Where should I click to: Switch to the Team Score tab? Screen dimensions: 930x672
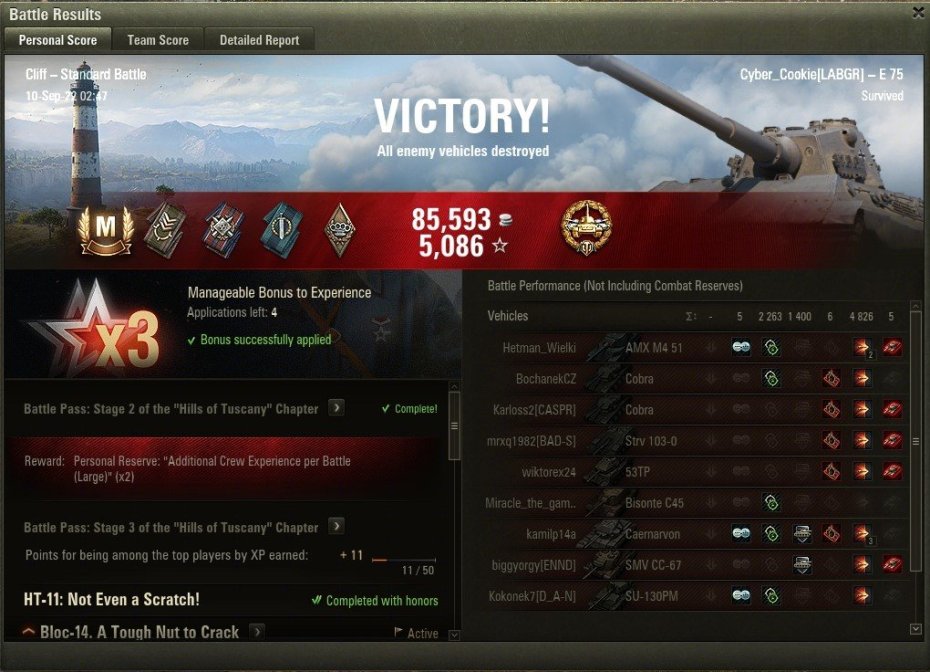(158, 40)
